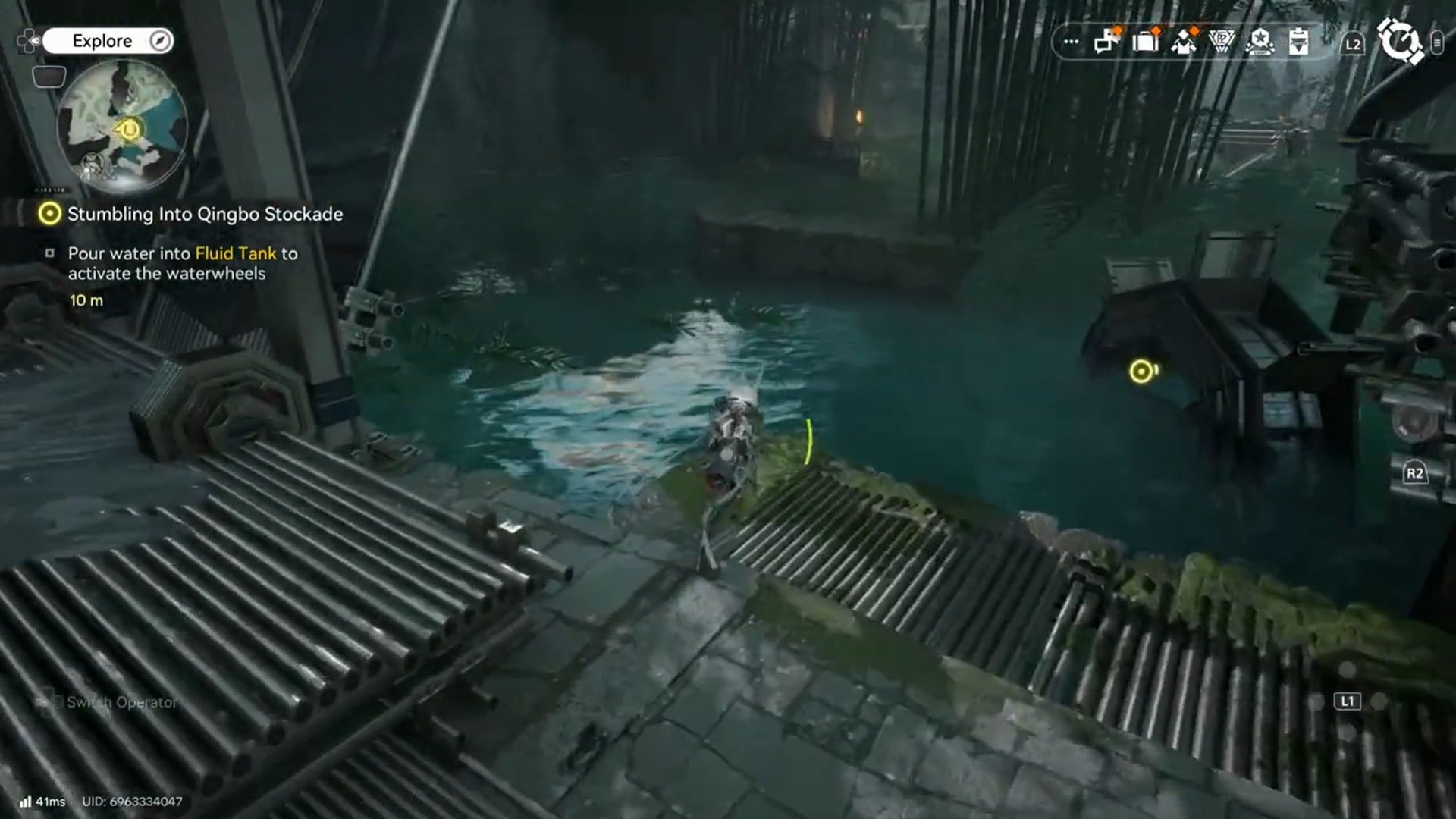Open the star achievements icon
The height and width of the screenshot is (819, 1456).
point(1260,42)
